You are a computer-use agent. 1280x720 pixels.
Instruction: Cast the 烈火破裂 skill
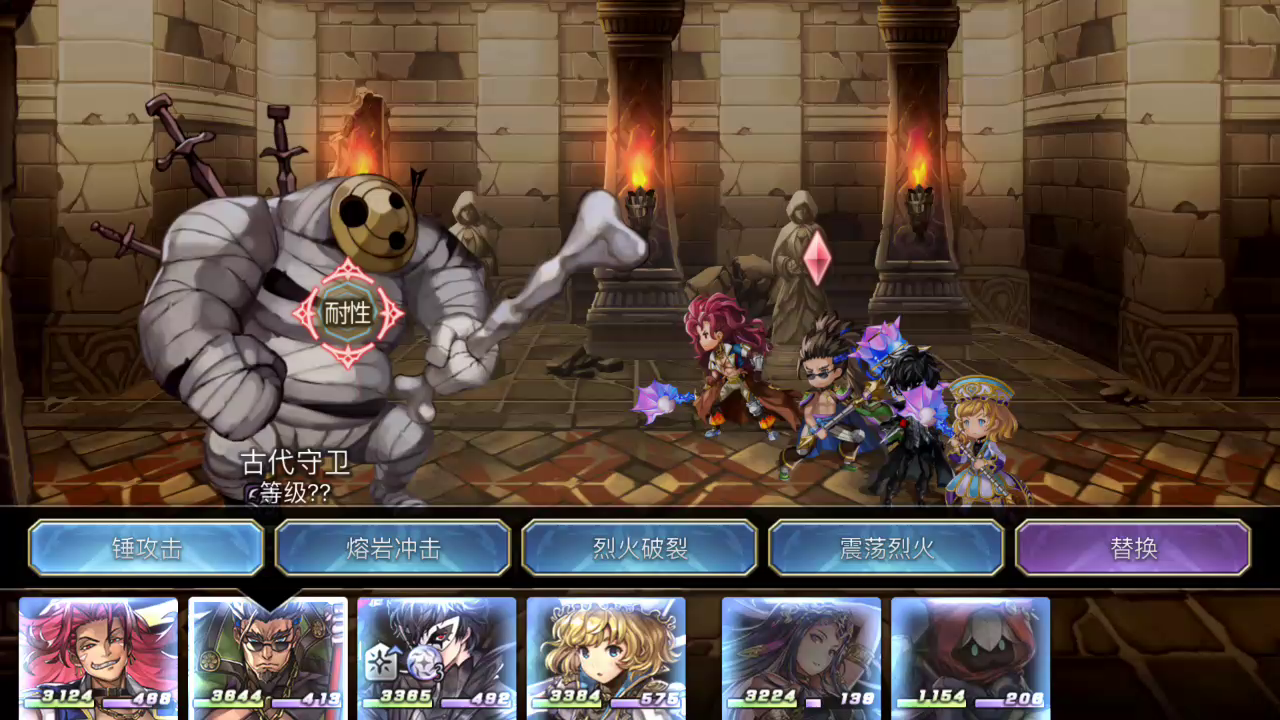coord(640,548)
